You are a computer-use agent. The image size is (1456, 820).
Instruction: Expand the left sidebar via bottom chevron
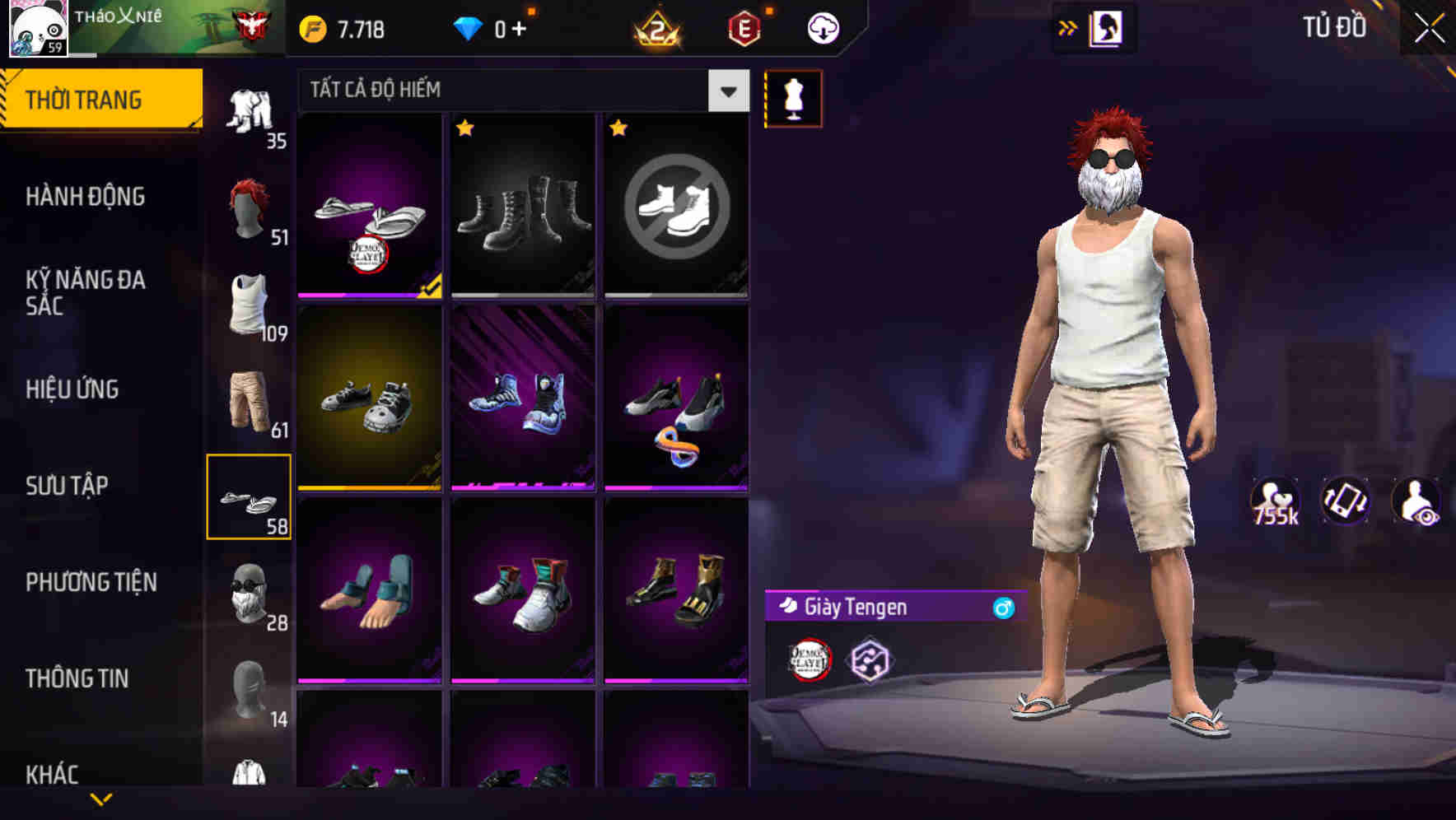(102, 799)
